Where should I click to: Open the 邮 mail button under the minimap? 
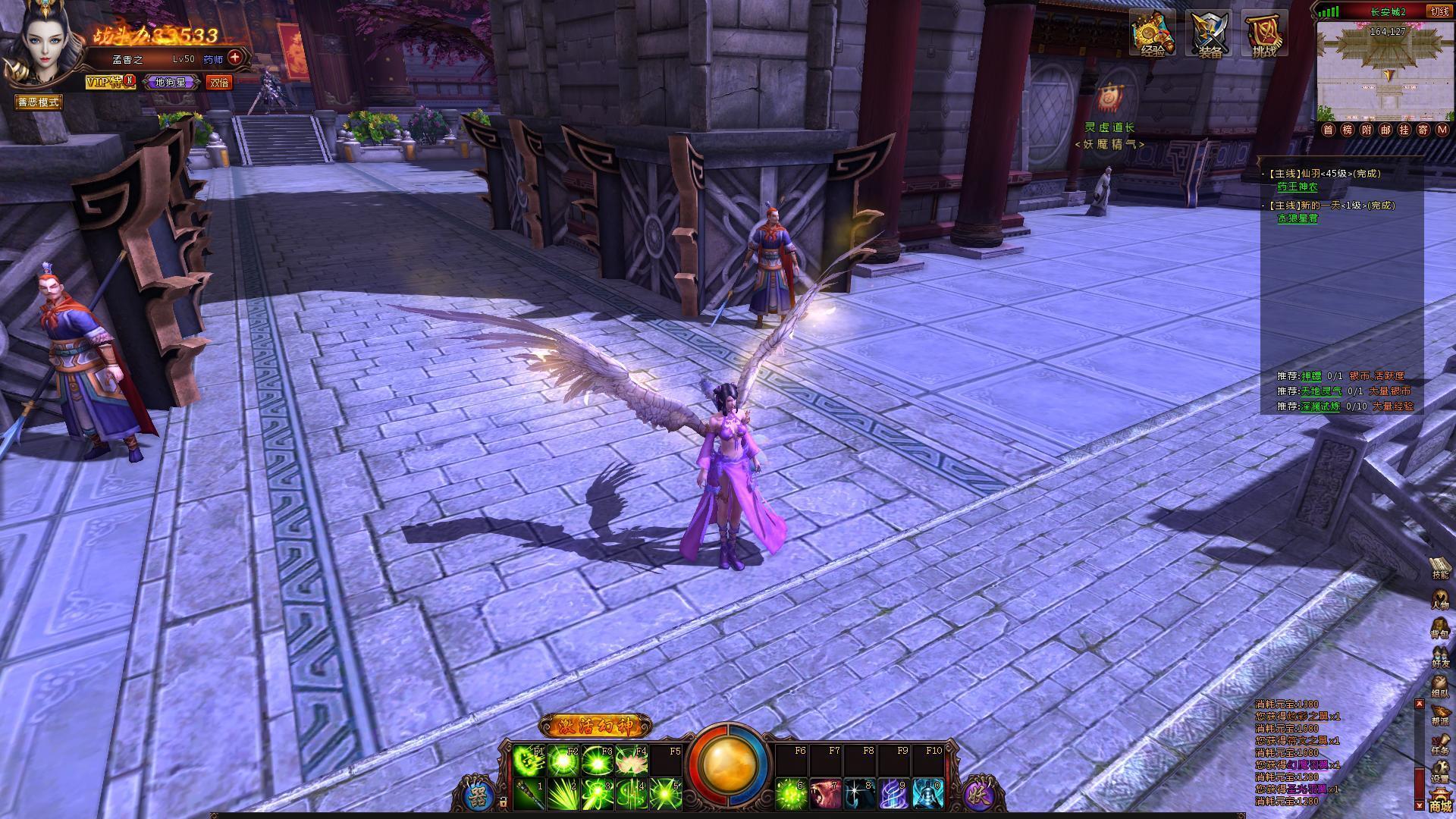pyautogui.click(x=1385, y=130)
